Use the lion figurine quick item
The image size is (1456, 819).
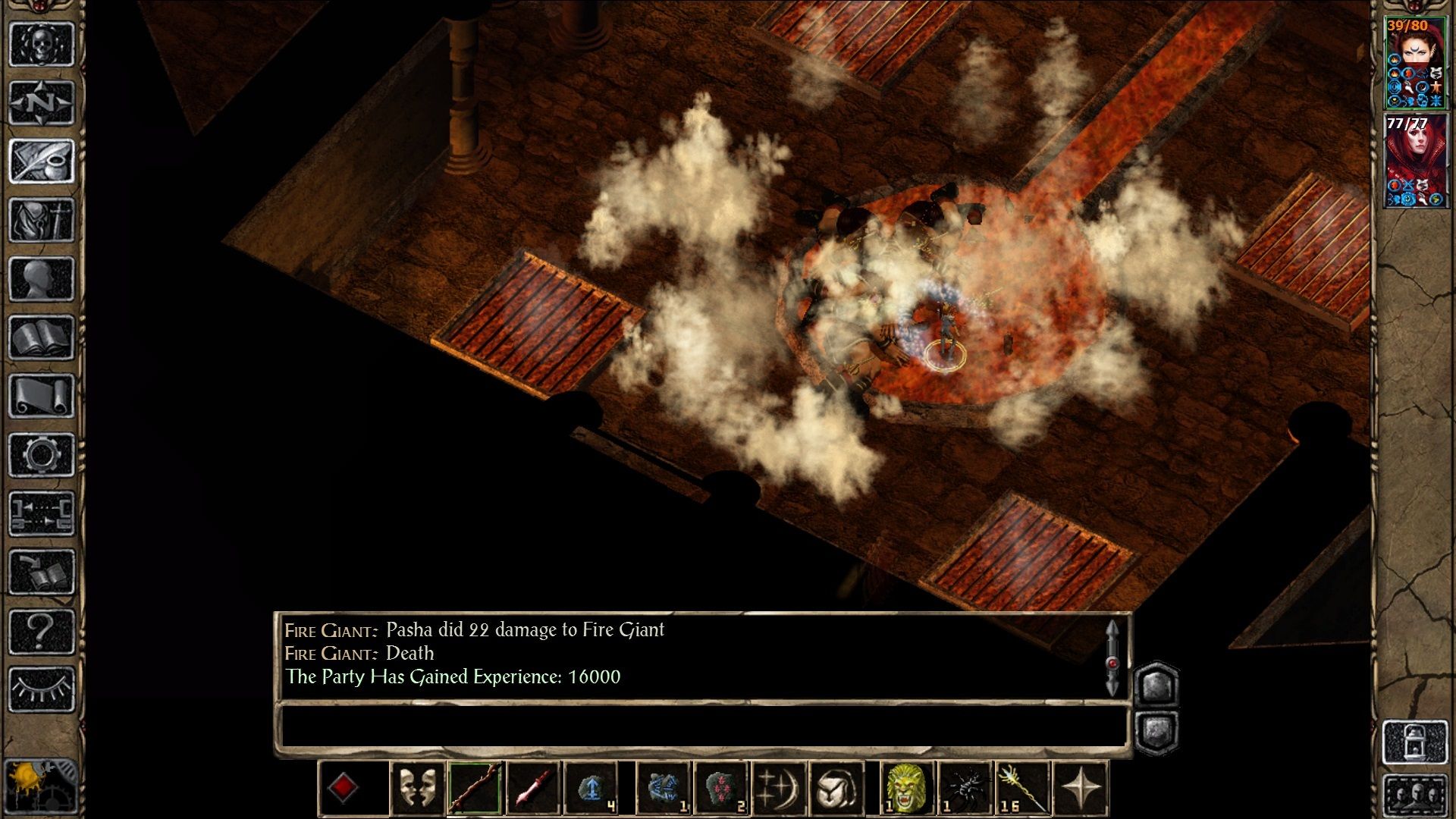click(x=904, y=787)
